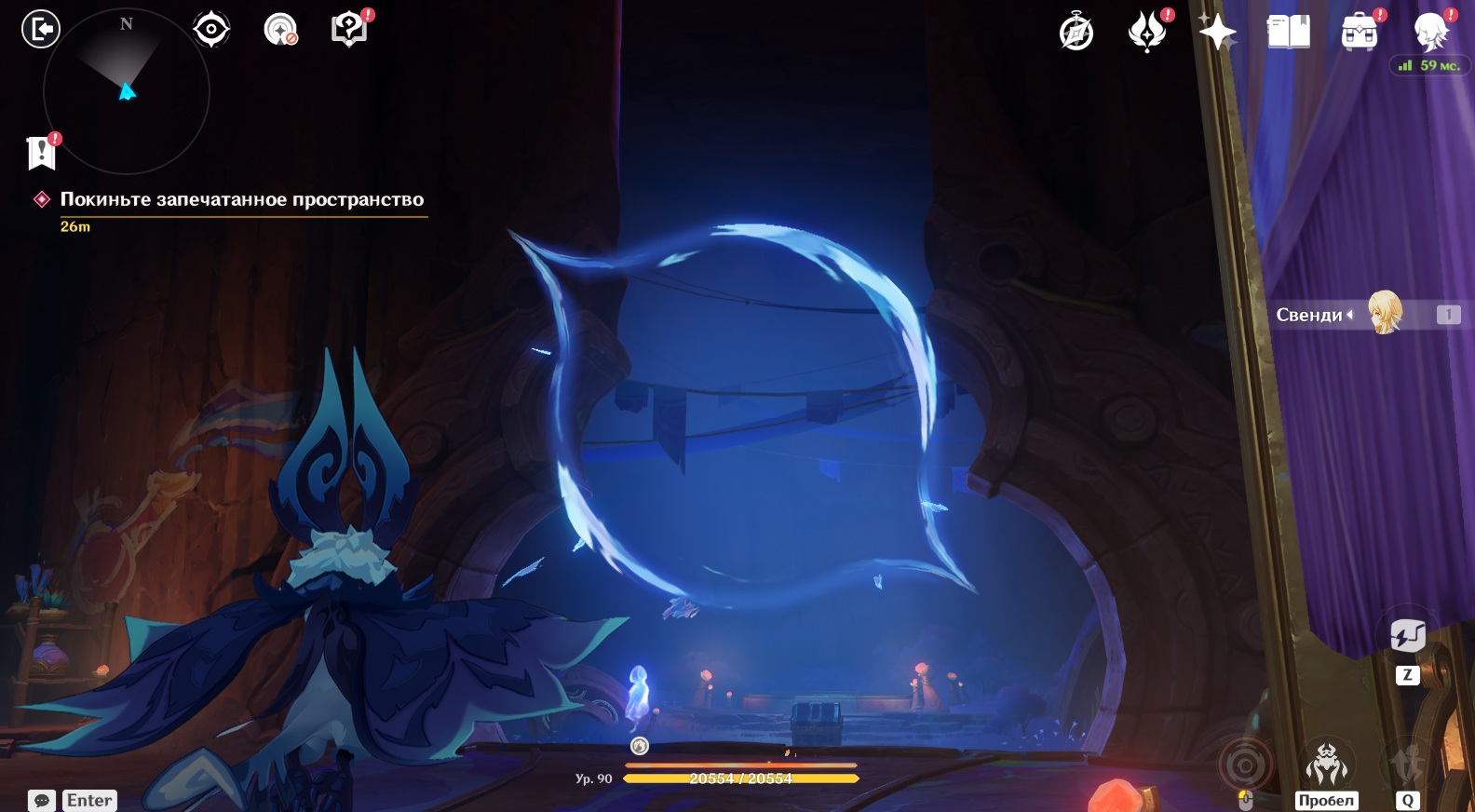Select the quest objective "Покиньте запечатанное пространство"

pyautogui.click(x=241, y=199)
